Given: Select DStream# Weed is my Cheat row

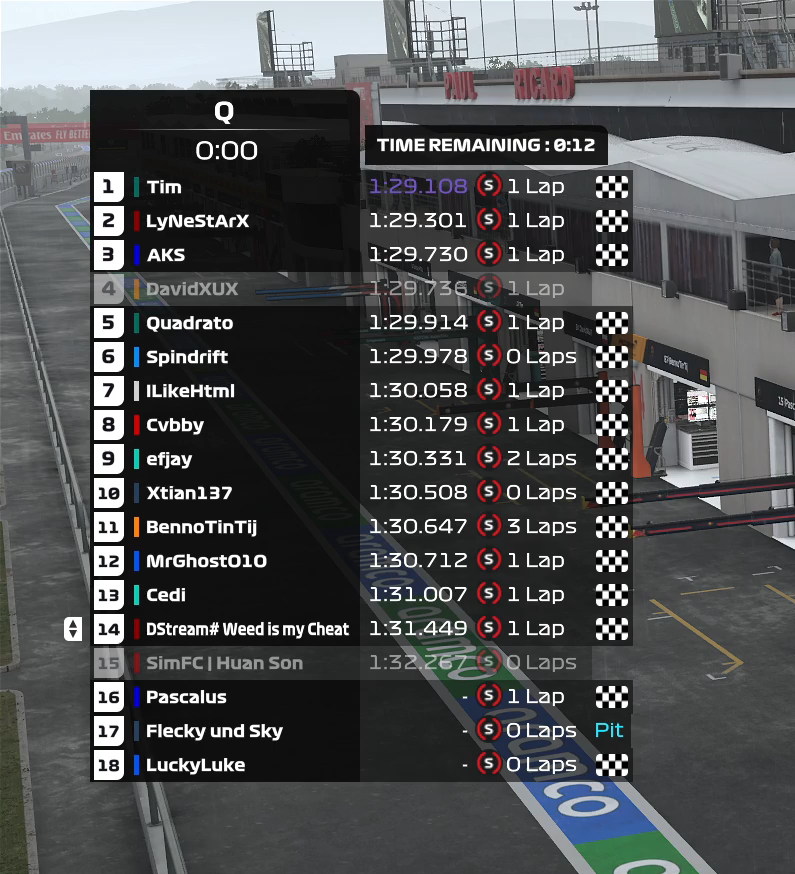Looking at the screenshot, I should tap(247, 629).
